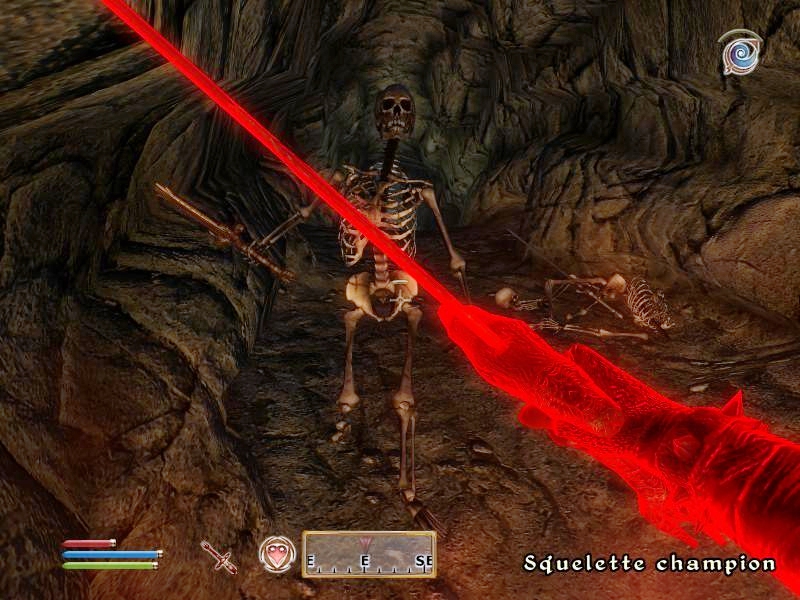The height and width of the screenshot is (600, 800).
Task: Click the blue spiral active effect icon
Action: point(740,53)
